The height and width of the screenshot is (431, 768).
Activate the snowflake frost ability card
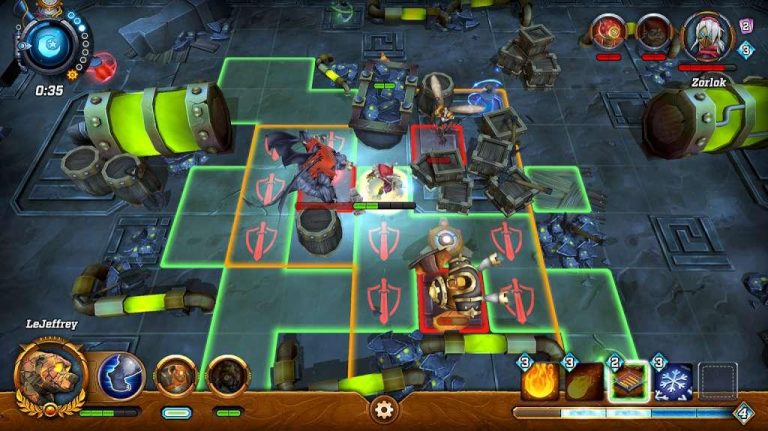[x=673, y=381]
